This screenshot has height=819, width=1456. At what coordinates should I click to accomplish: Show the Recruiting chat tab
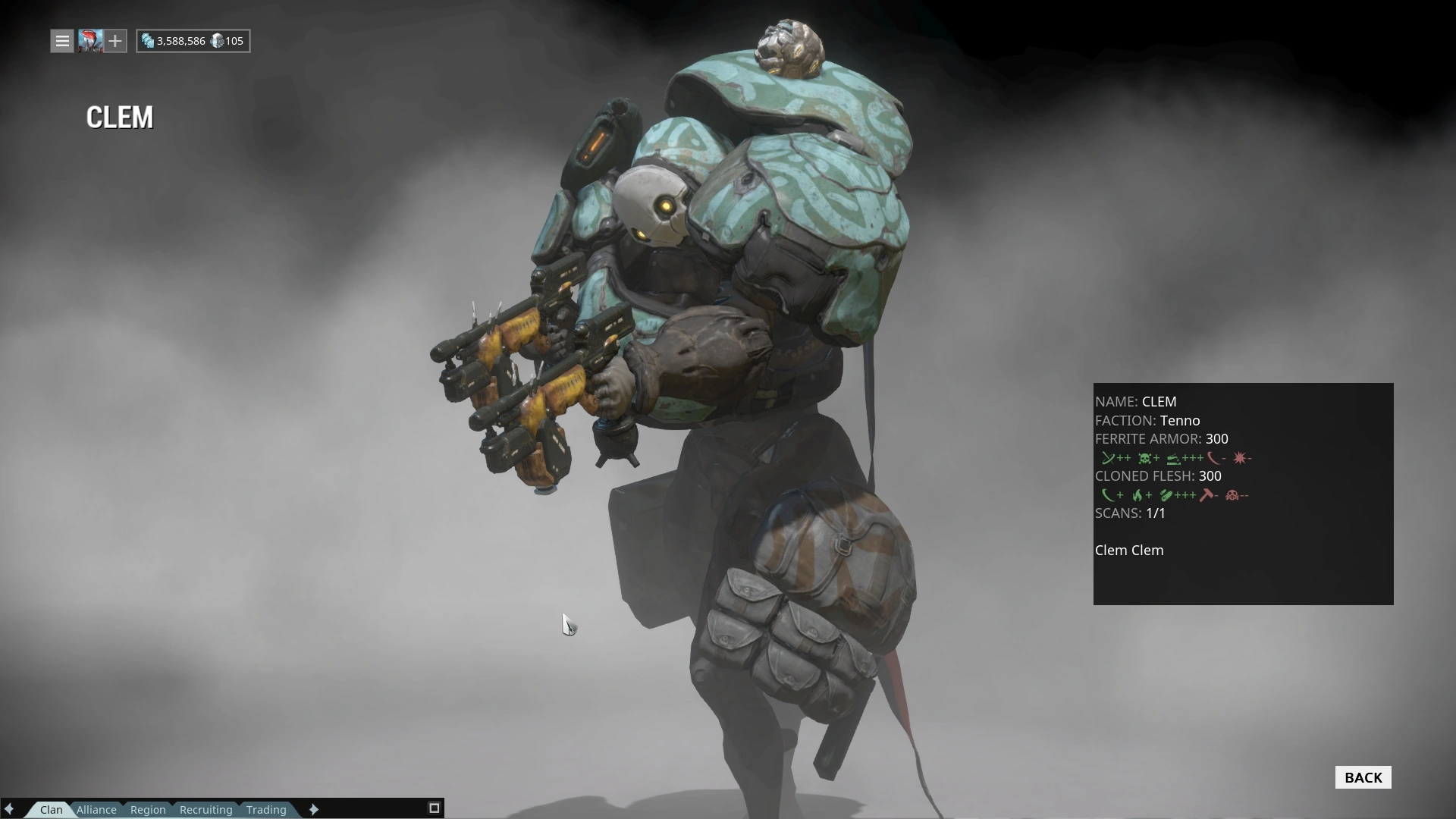206,809
